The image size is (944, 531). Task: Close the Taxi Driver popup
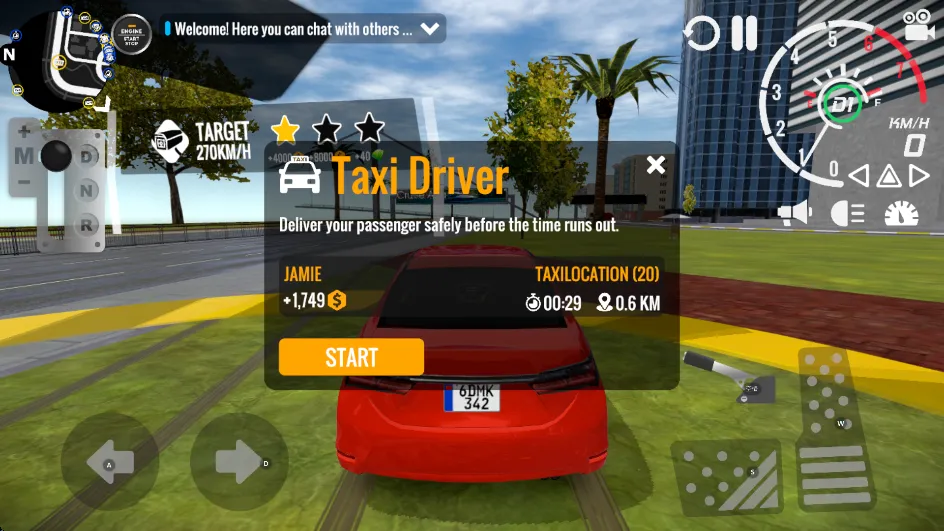(x=656, y=165)
